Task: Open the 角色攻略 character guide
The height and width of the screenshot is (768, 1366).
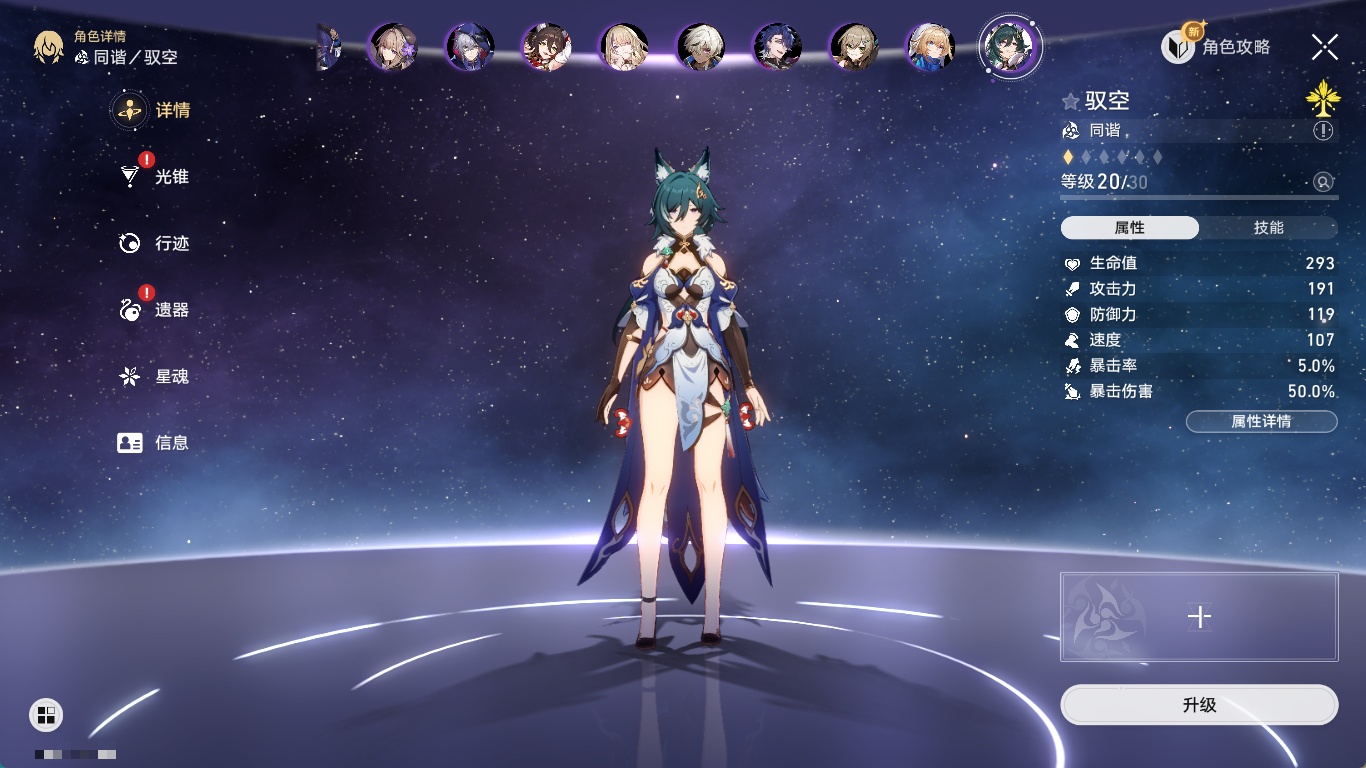Action: coord(1216,46)
